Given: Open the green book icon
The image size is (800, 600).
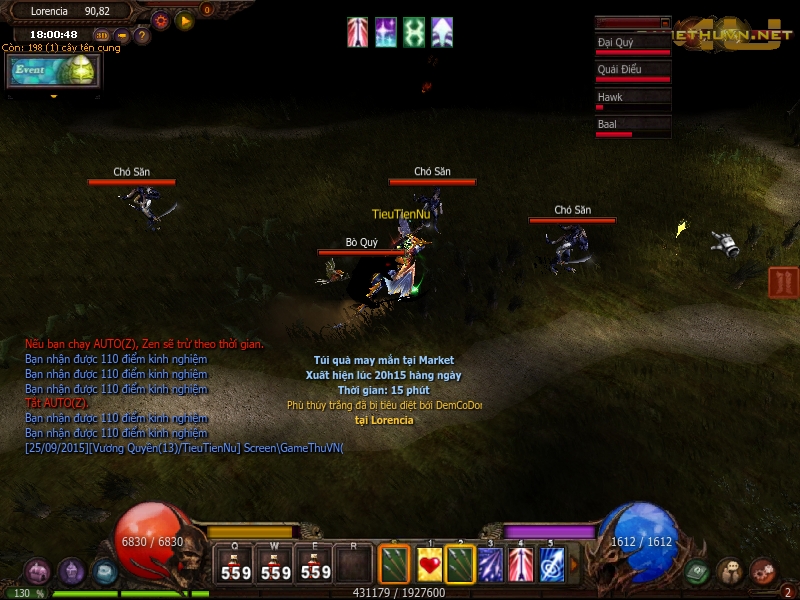Looking at the screenshot, I should [698, 572].
